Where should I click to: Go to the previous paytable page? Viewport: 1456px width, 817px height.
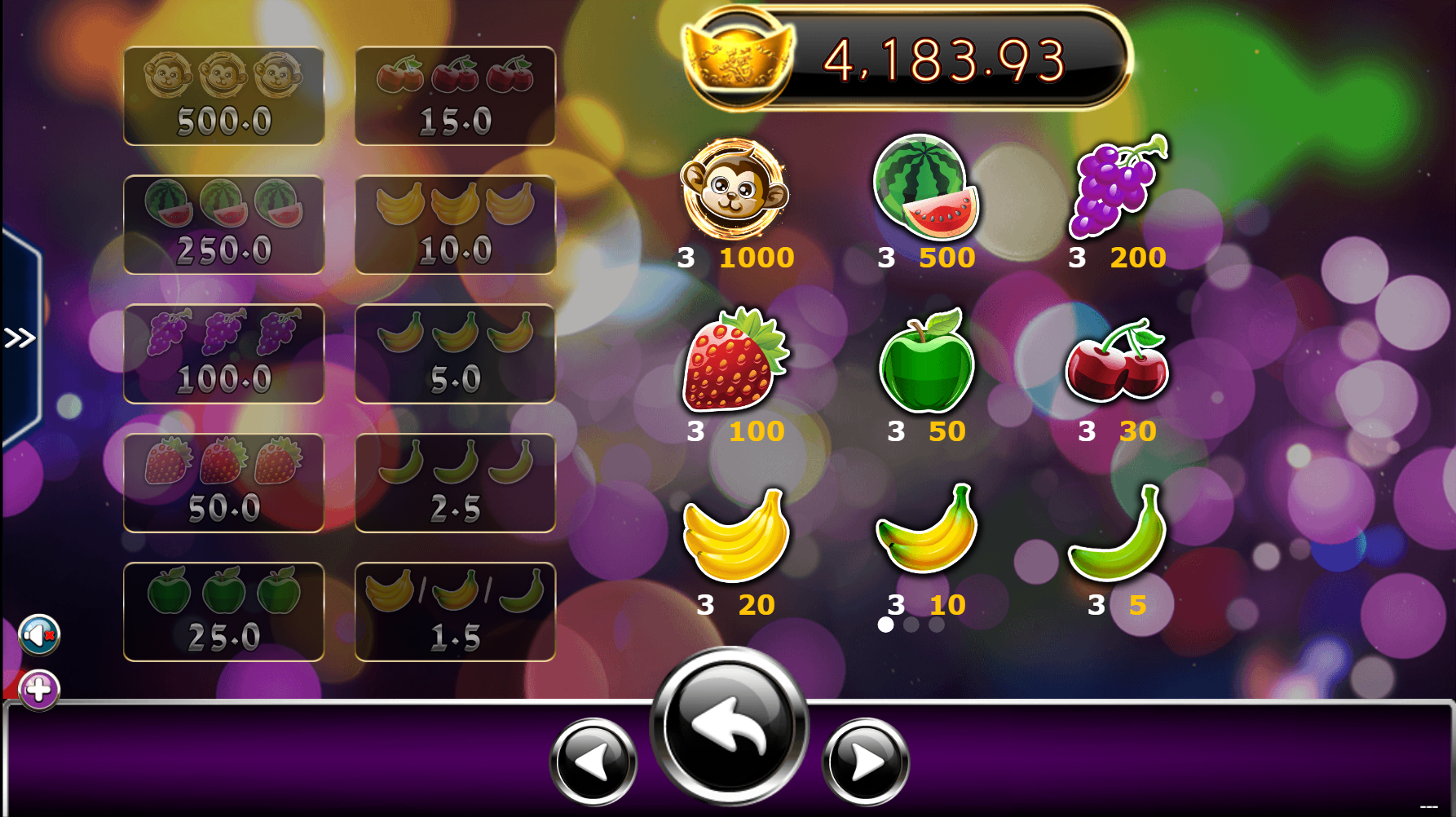(593, 762)
